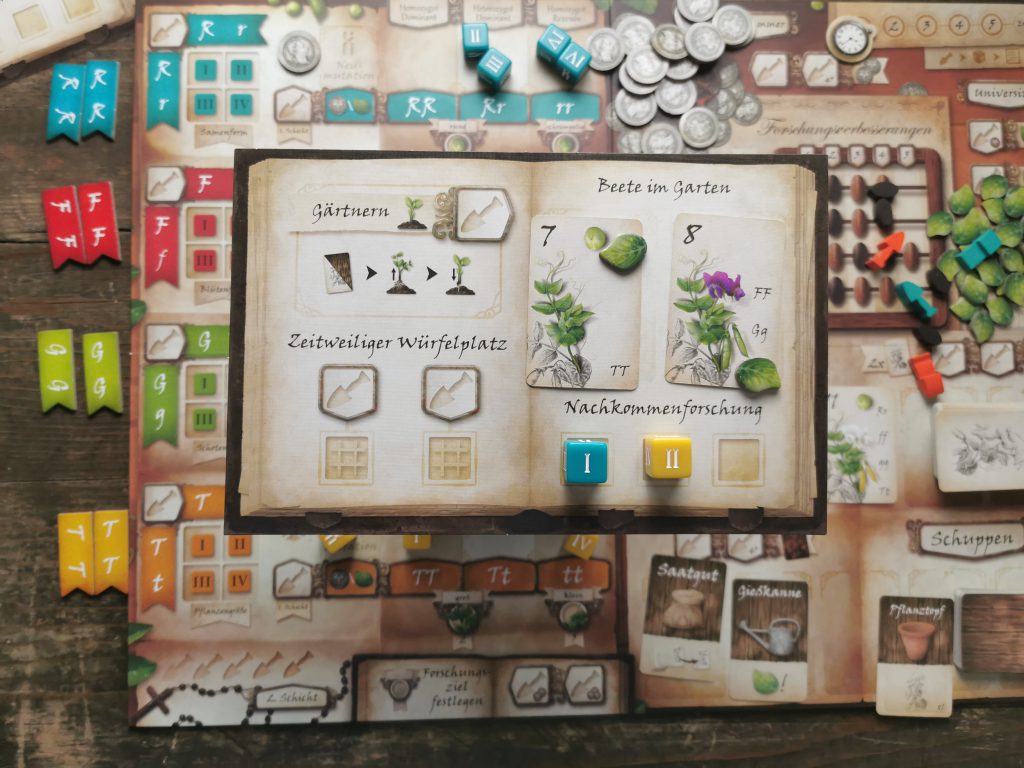
Task: Select the Schuppen shed label
Action: [x=965, y=539]
